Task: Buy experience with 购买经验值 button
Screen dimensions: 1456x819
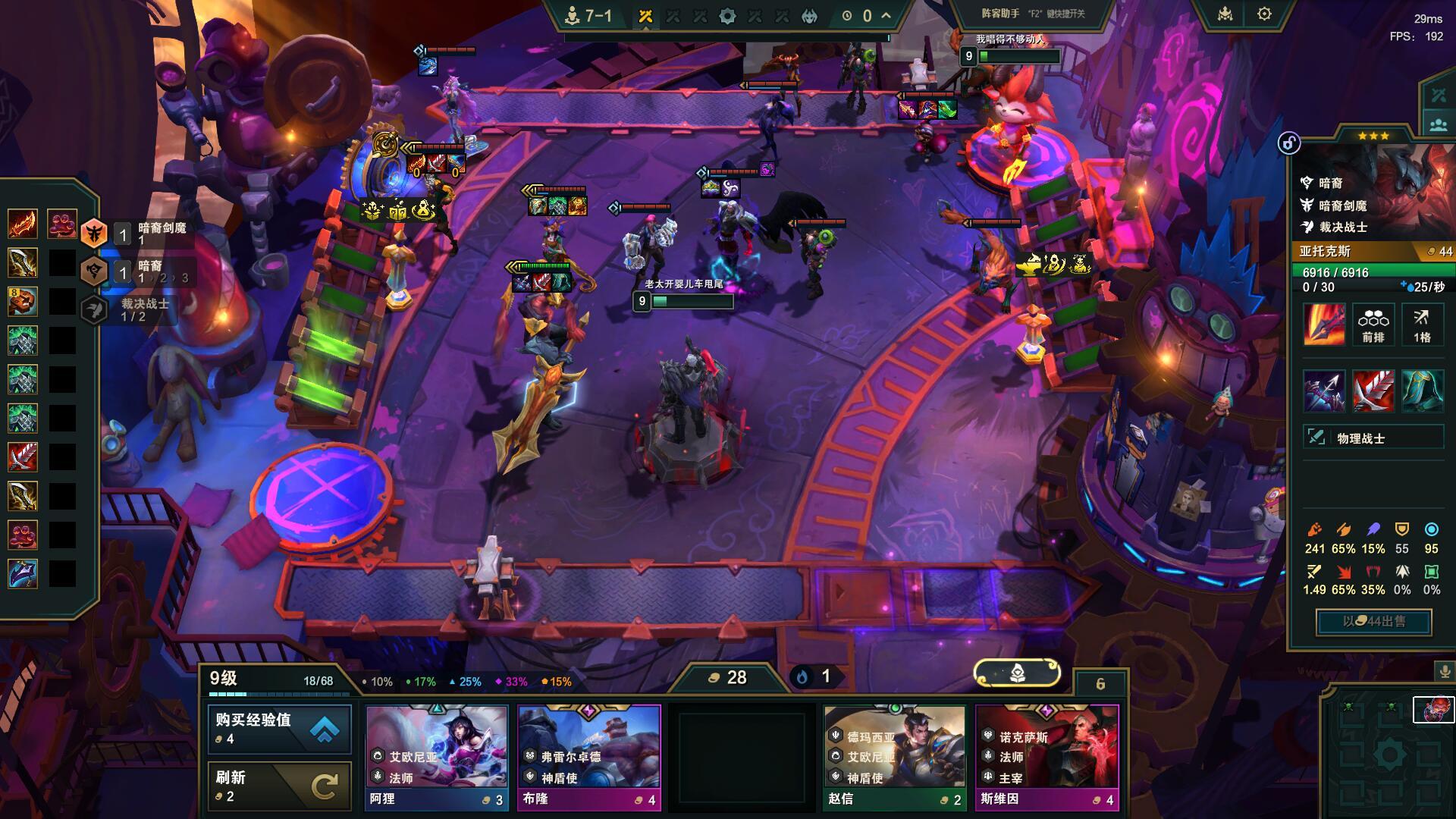Action: [279, 729]
